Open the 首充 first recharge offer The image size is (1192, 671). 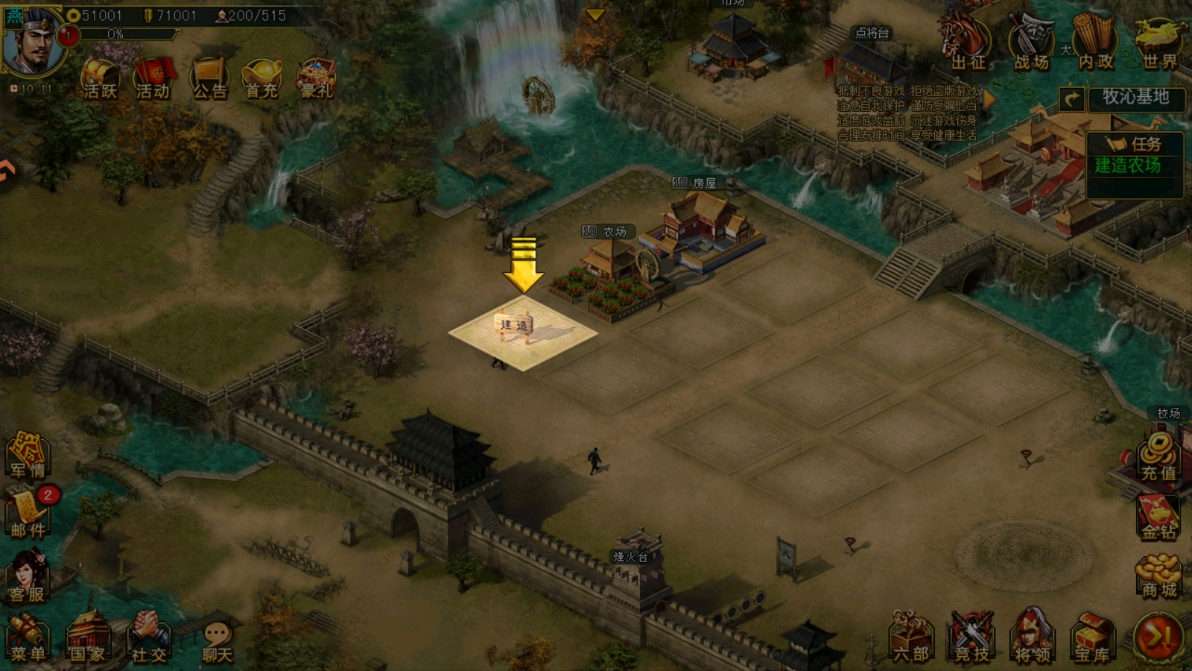point(262,78)
